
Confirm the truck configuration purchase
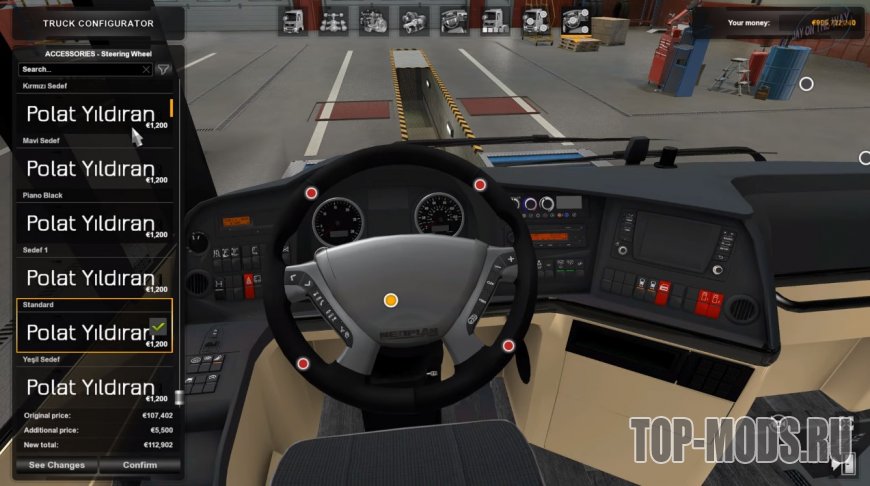tap(140, 465)
